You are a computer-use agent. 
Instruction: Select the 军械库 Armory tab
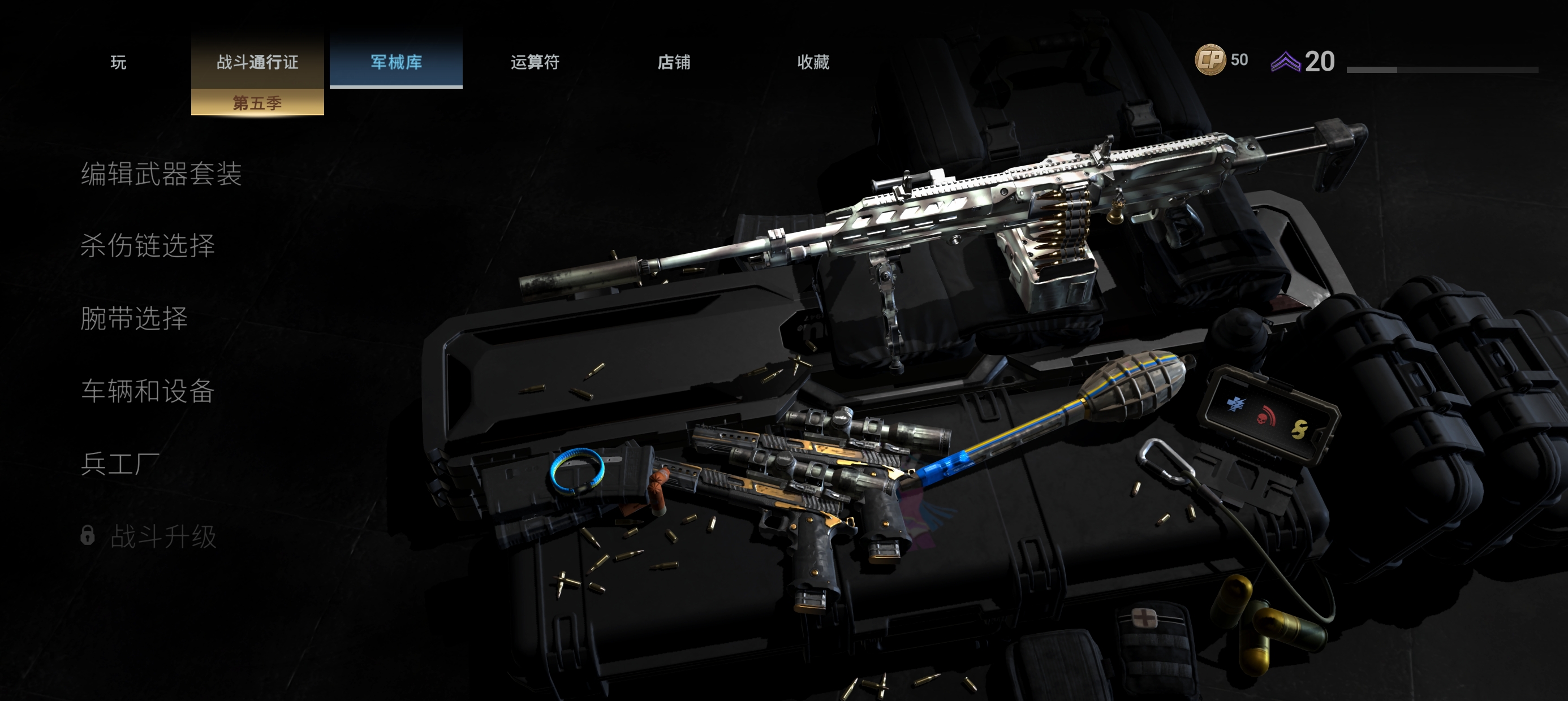click(x=397, y=62)
